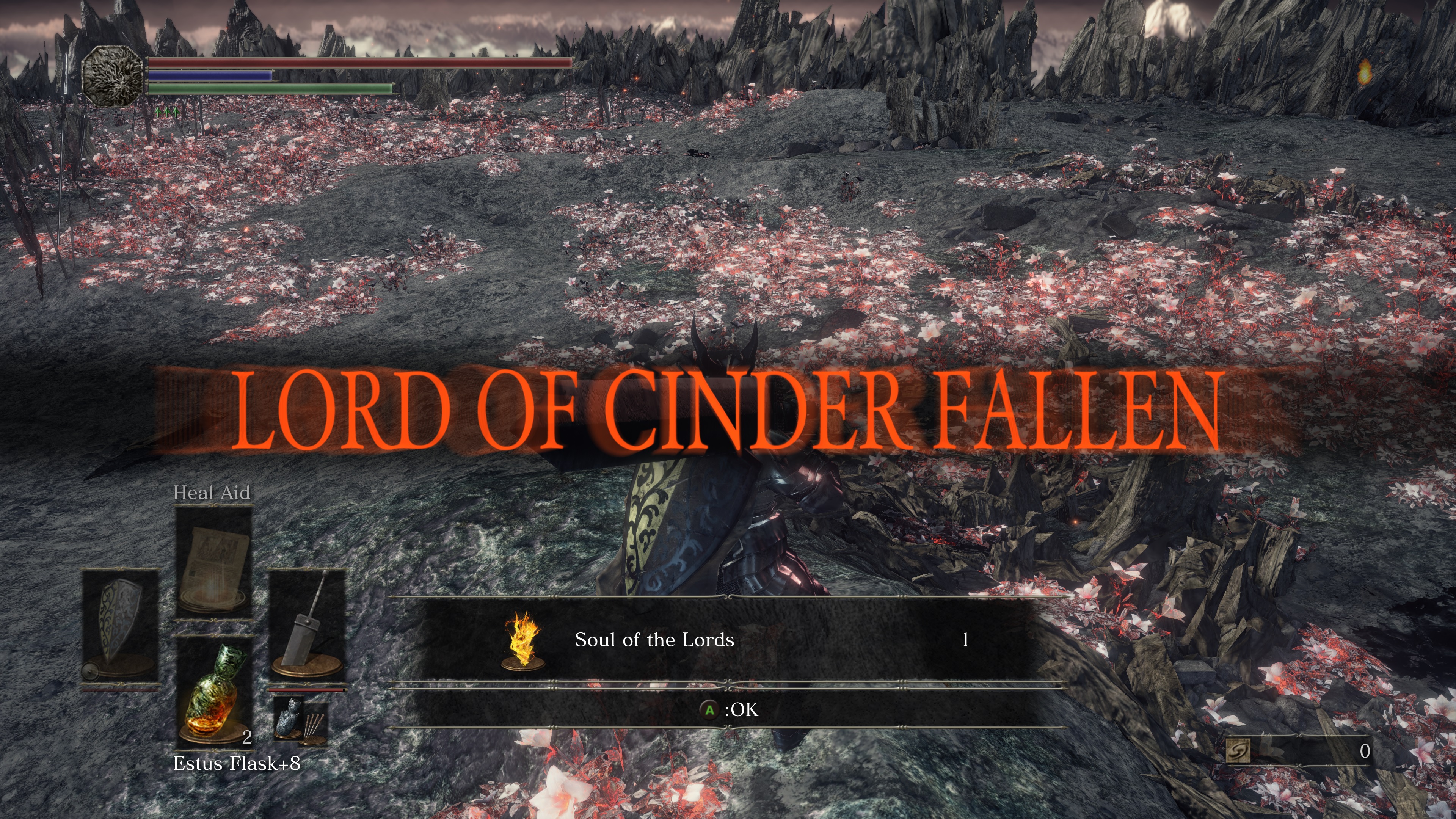
Task: Click the round covenant emblem by the status bars
Action: tap(113, 76)
